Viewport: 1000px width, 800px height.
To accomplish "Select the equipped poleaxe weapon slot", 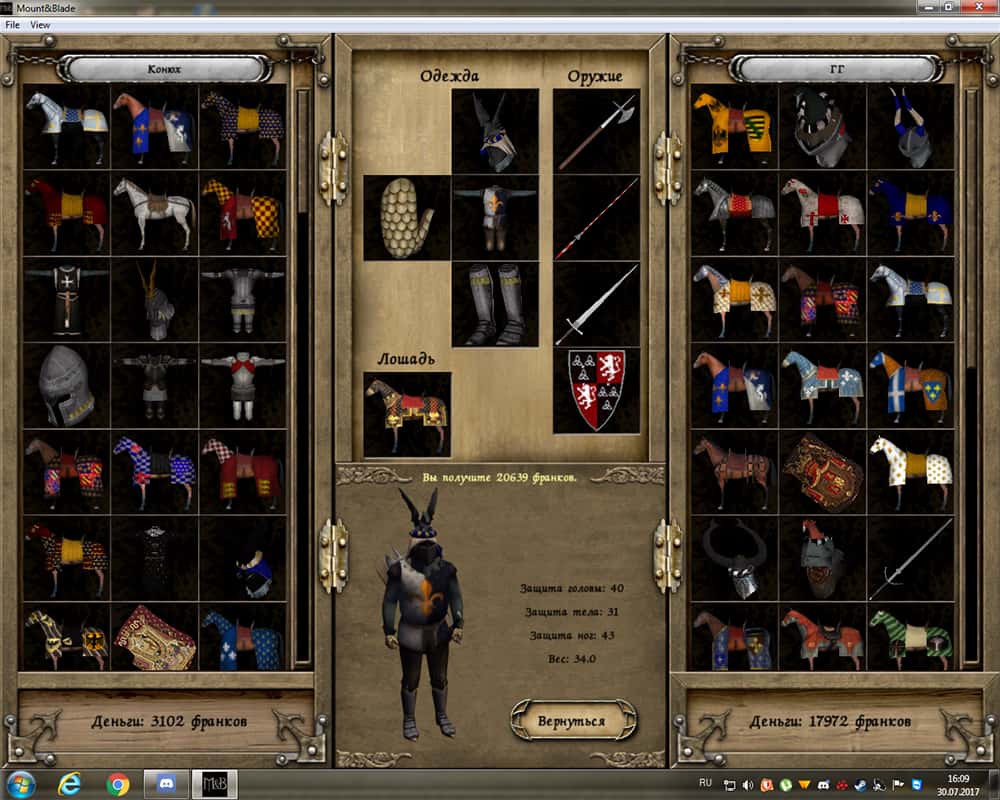I will click(x=596, y=132).
